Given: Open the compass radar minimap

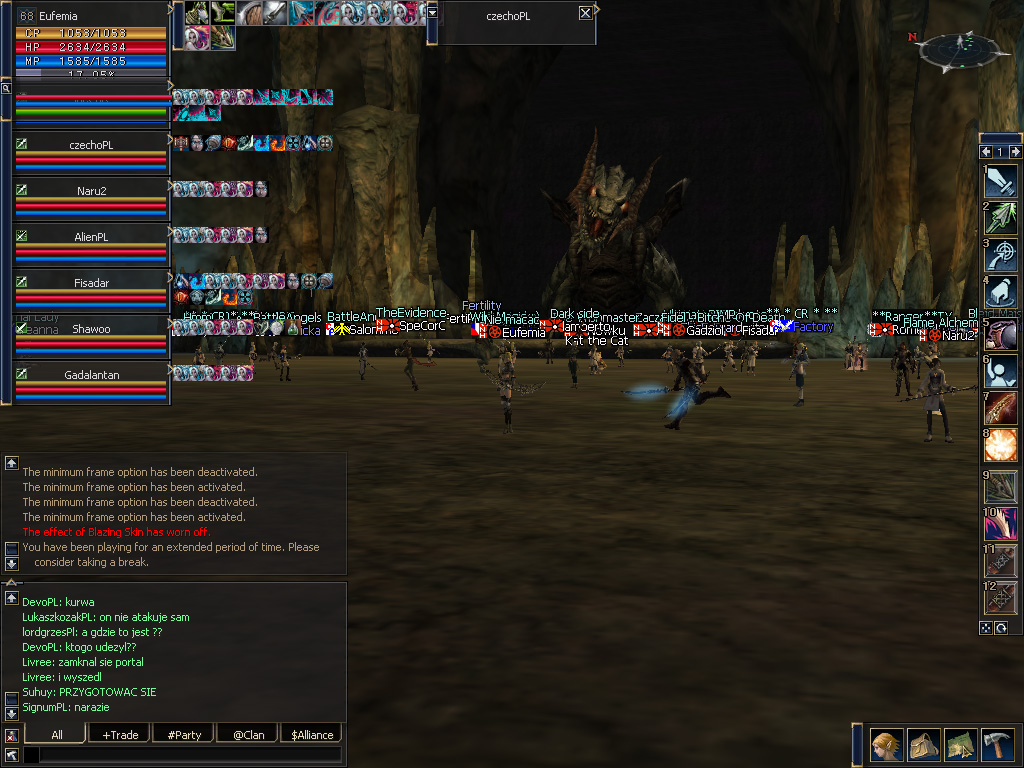Looking at the screenshot, I should click(x=965, y=50).
